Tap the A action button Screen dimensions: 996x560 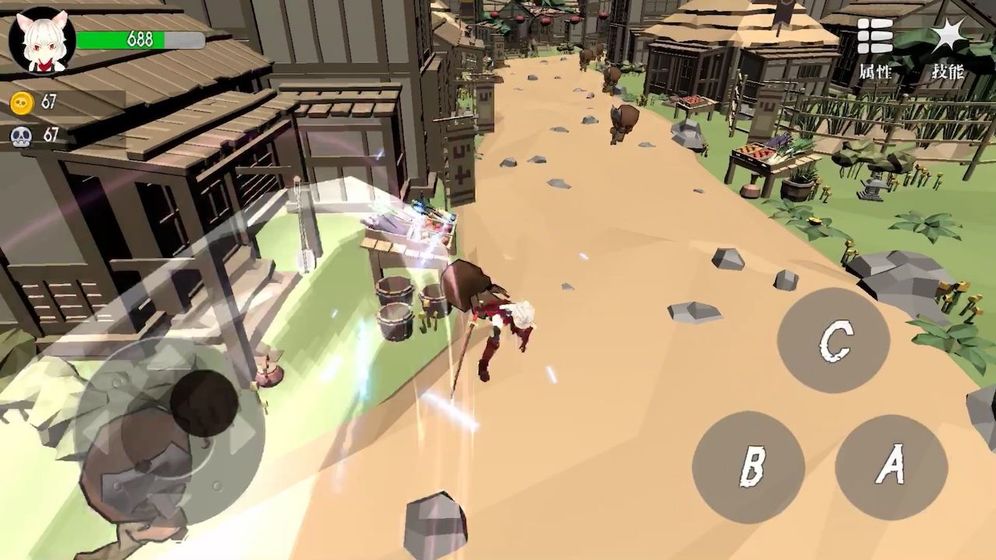(x=890, y=466)
